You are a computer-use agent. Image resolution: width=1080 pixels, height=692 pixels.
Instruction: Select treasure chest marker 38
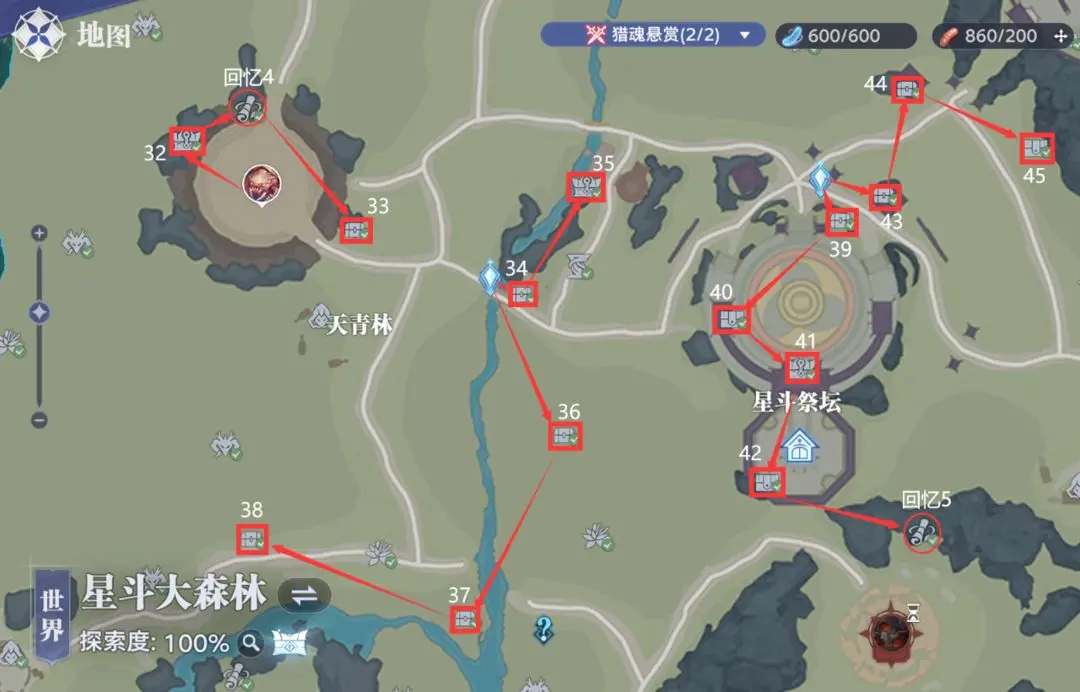tap(252, 540)
